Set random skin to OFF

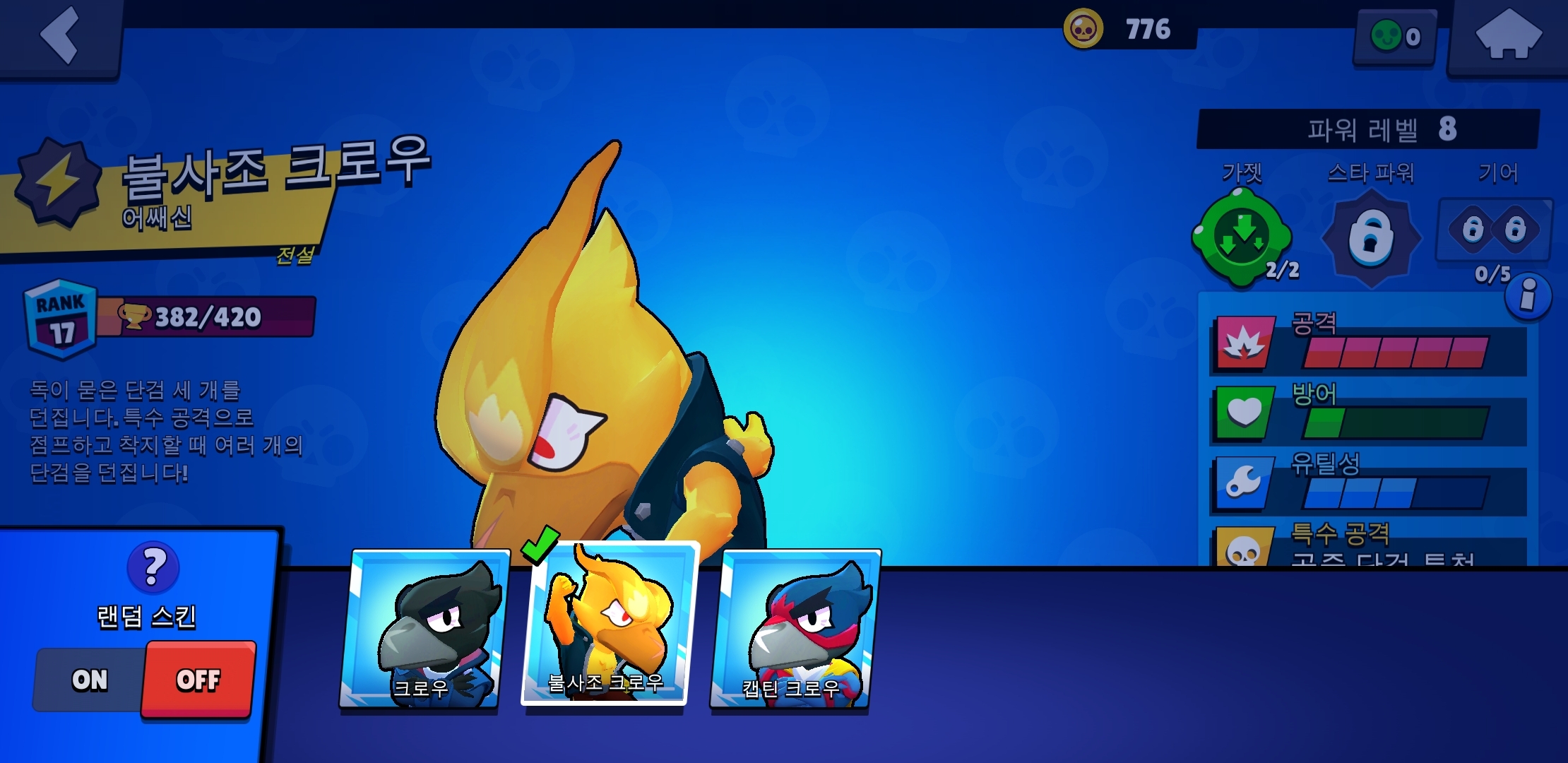coord(198,680)
